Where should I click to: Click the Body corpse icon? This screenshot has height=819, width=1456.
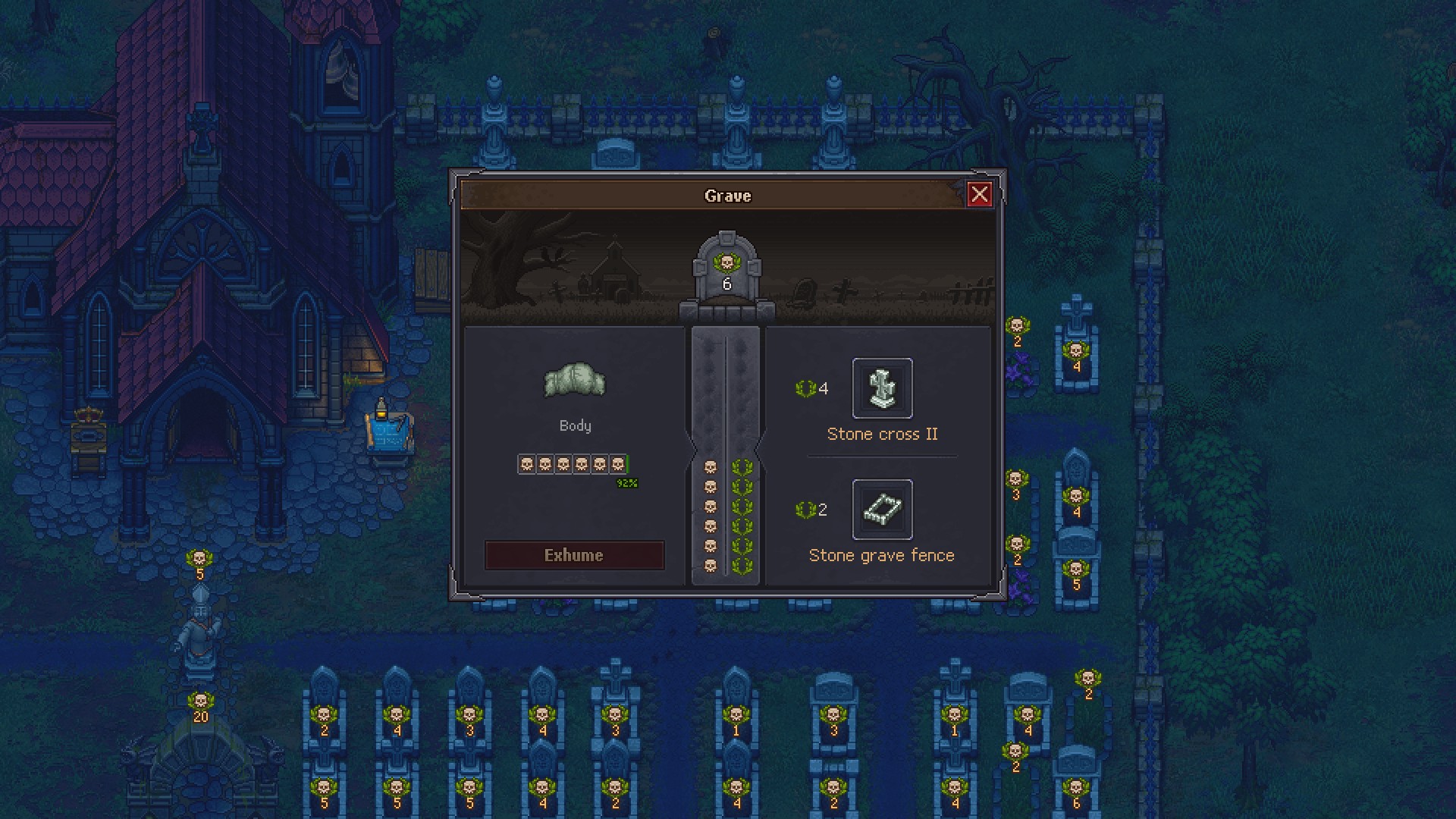575,381
